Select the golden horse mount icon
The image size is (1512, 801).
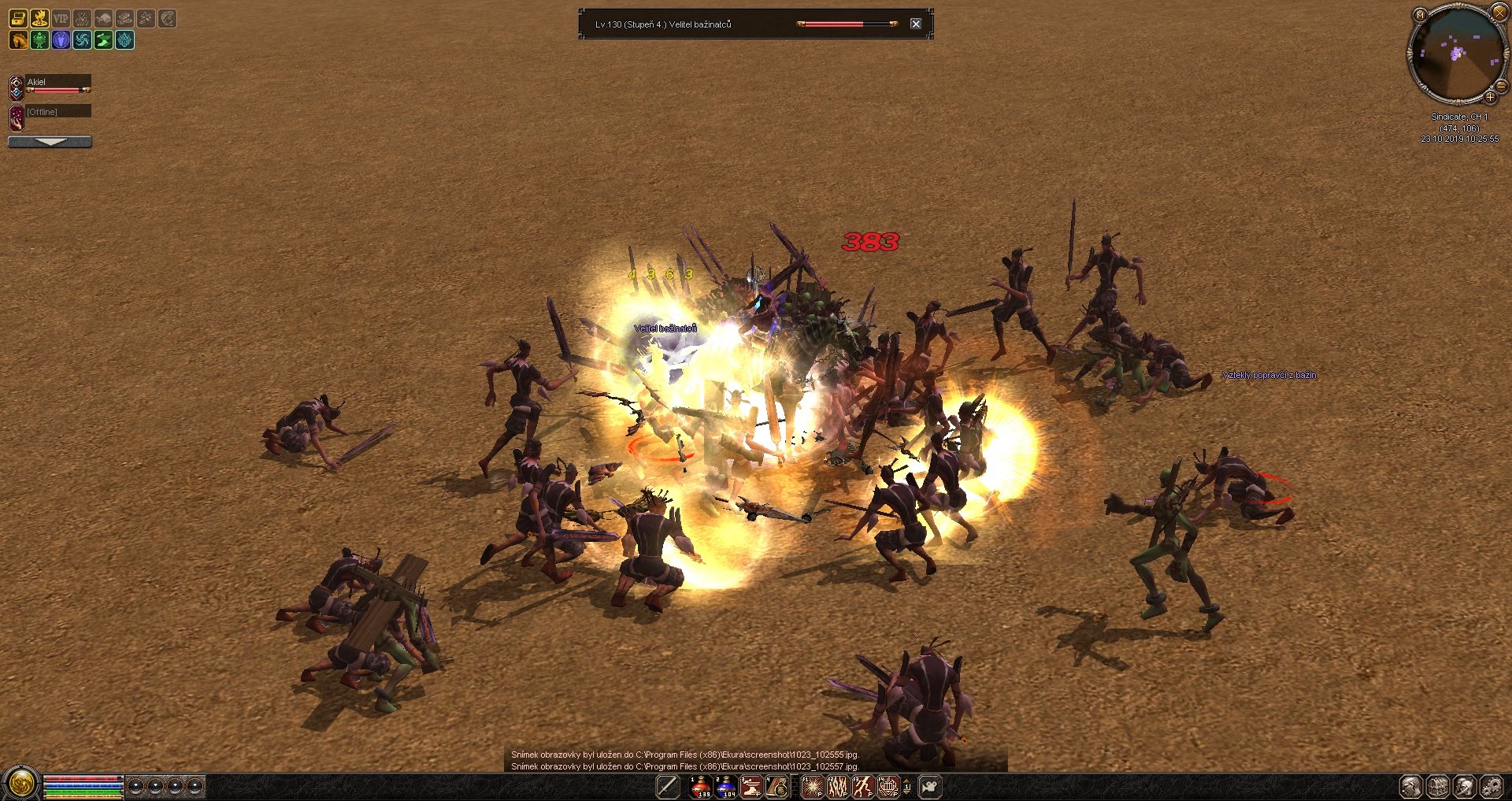(18, 39)
